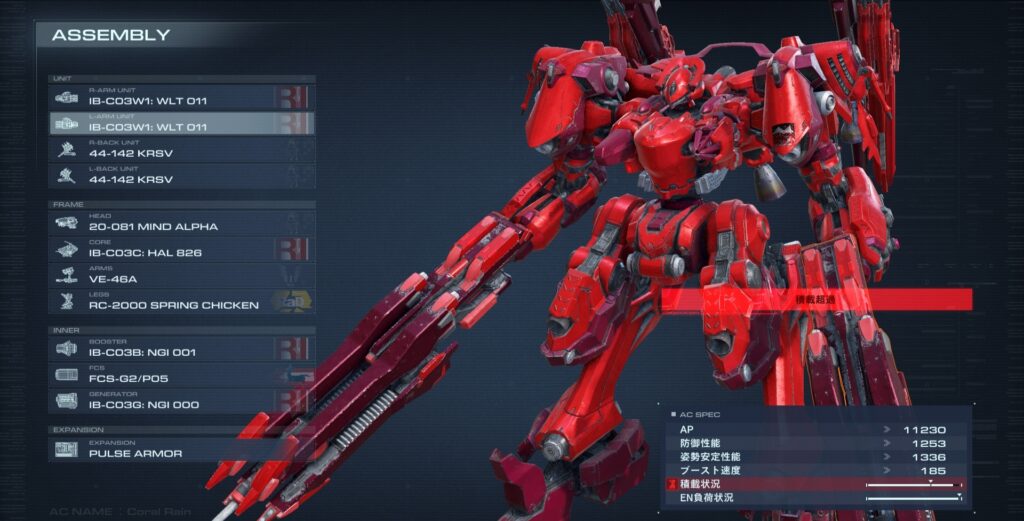Viewport: 1024px width, 521px height.
Task: Pick the L-BACK UNIT 44-142 KRSV slot
Action: pos(182,176)
